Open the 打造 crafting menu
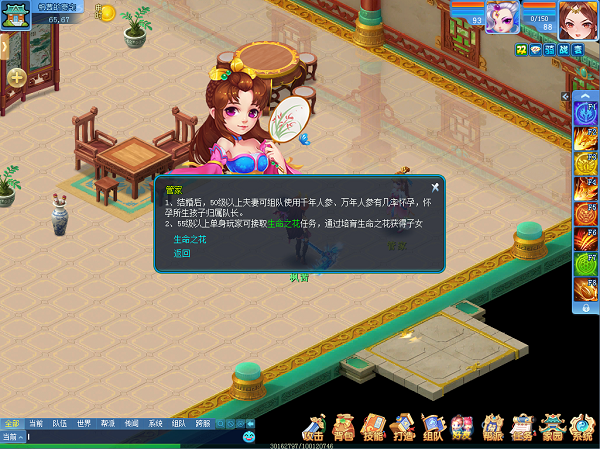600x449 pixels. 403,427
